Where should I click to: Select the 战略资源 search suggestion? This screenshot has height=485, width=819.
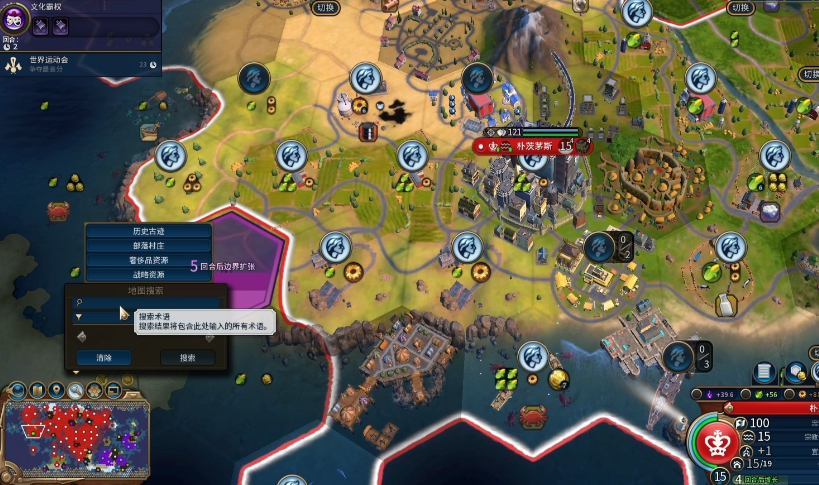click(x=148, y=274)
